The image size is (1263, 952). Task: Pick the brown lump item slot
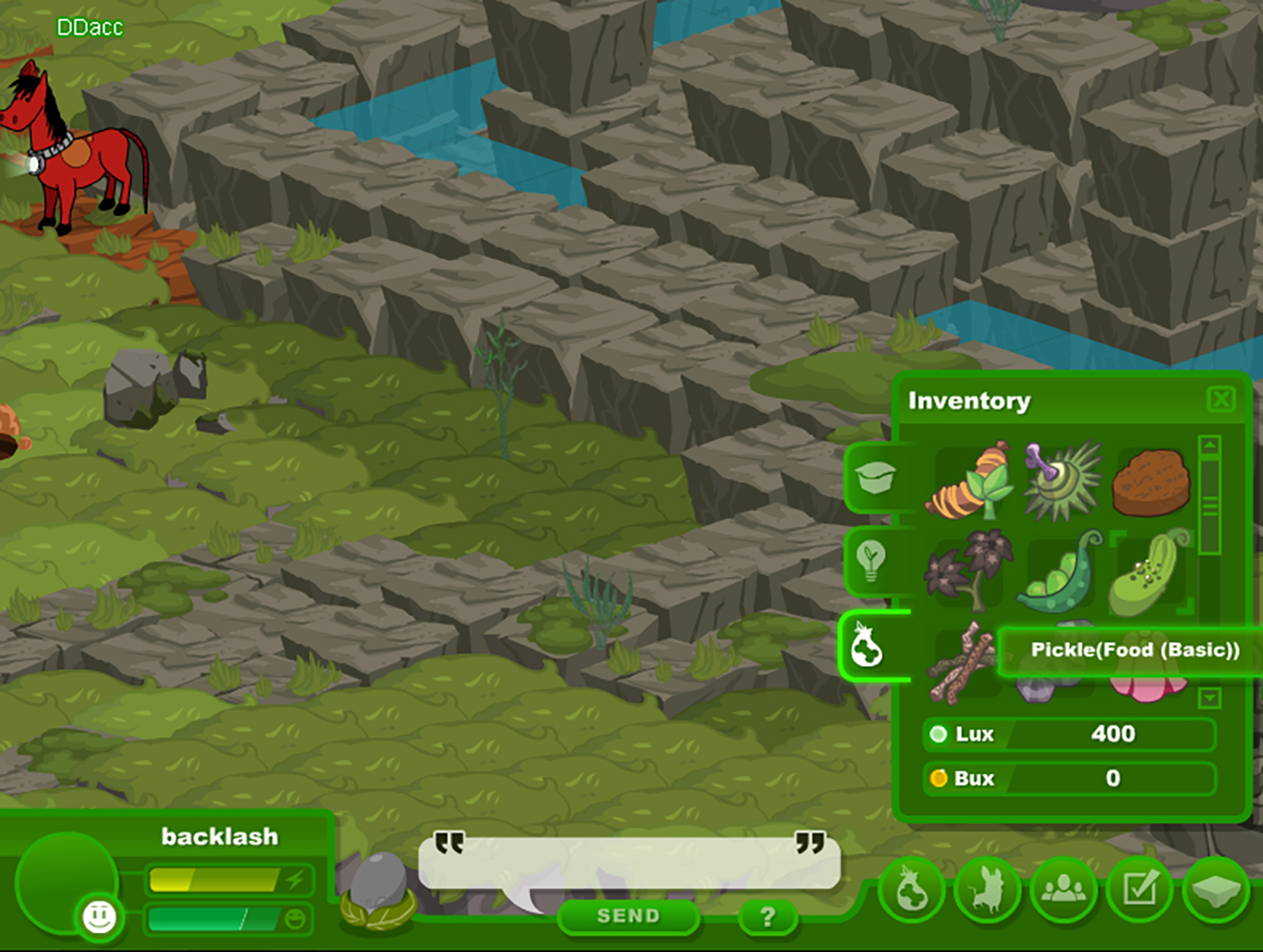(1150, 483)
